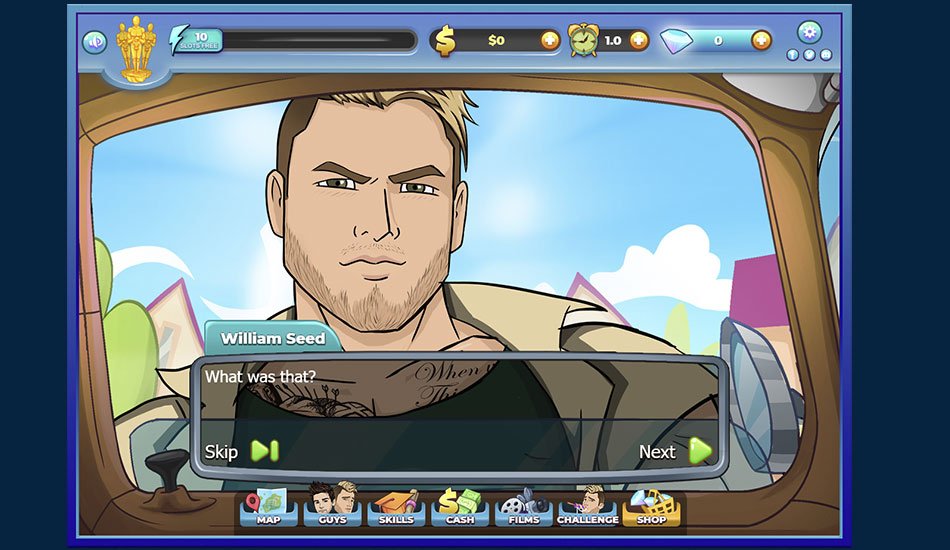Open the Challenge menu

pyautogui.click(x=587, y=507)
